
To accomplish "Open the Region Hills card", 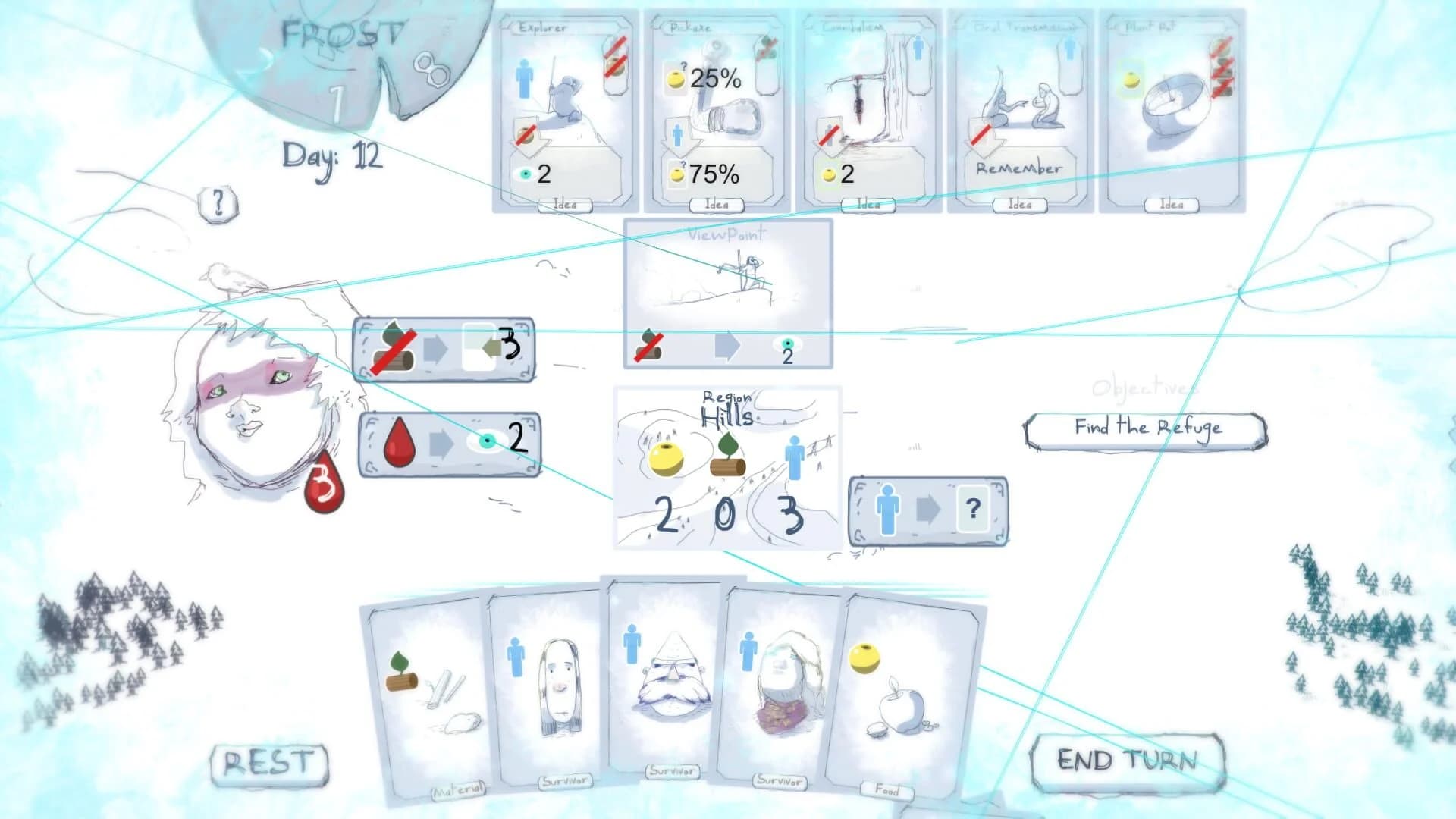I will point(726,466).
